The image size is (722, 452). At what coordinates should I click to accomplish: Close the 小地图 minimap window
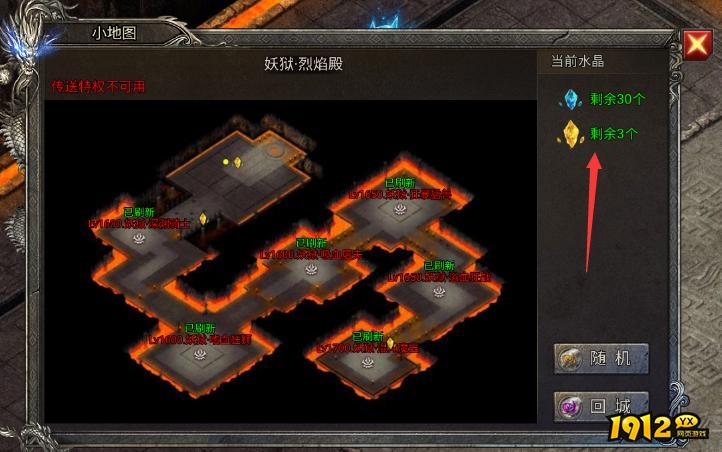click(x=697, y=43)
